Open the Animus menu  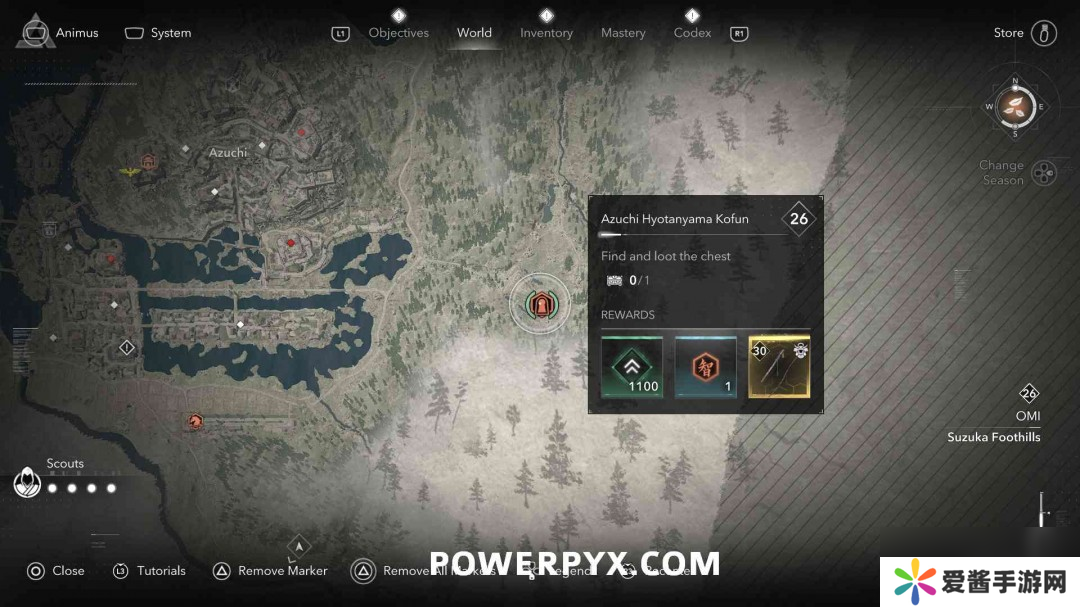click(x=60, y=32)
